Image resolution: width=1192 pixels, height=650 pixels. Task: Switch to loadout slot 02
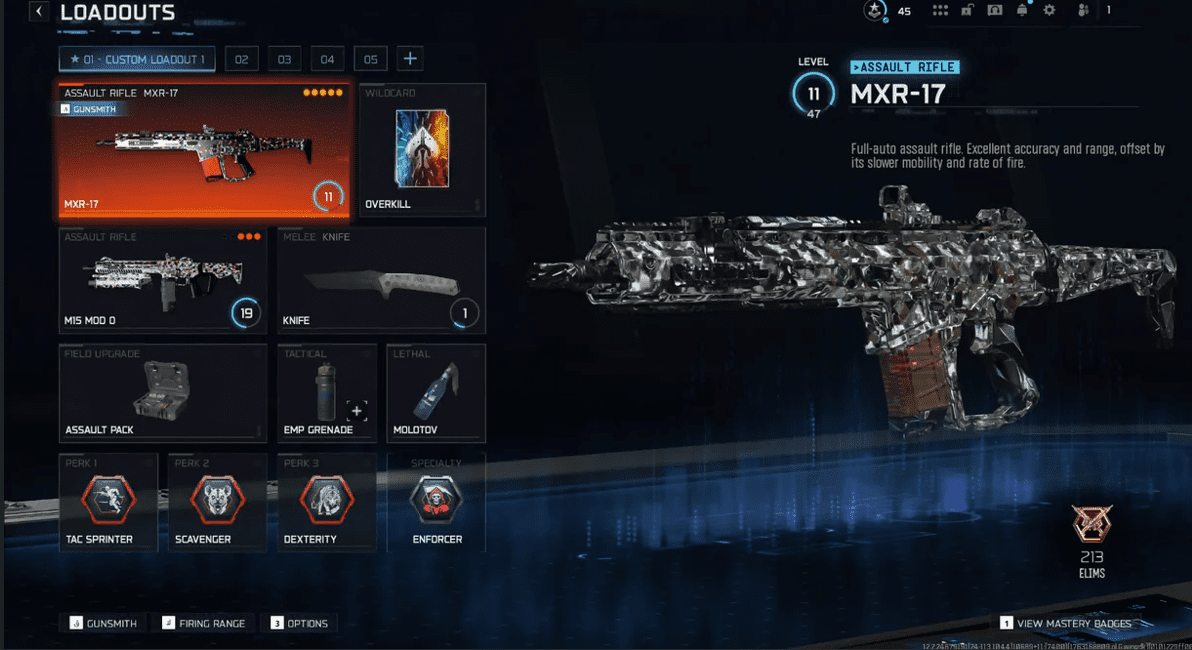click(x=241, y=59)
